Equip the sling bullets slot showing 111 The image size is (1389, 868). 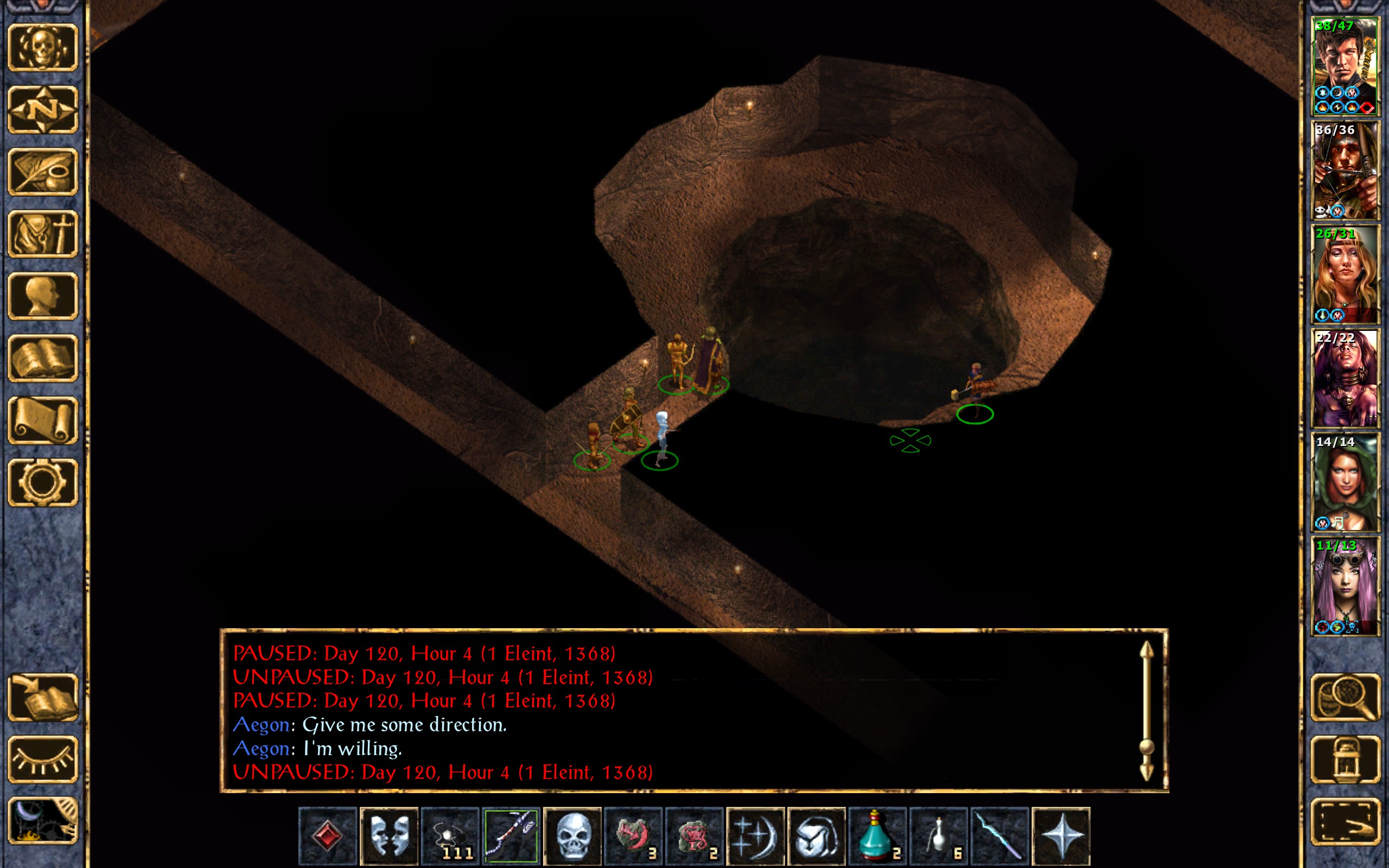(450, 835)
